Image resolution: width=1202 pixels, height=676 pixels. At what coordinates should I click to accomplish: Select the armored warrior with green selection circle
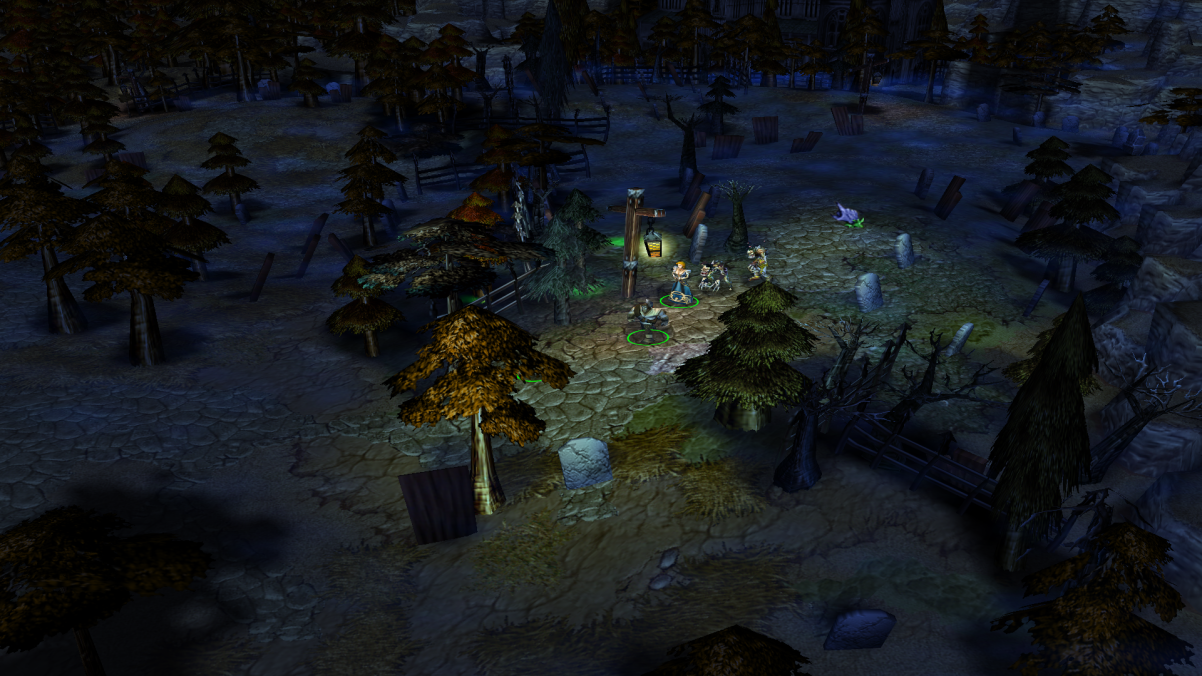click(x=648, y=322)
